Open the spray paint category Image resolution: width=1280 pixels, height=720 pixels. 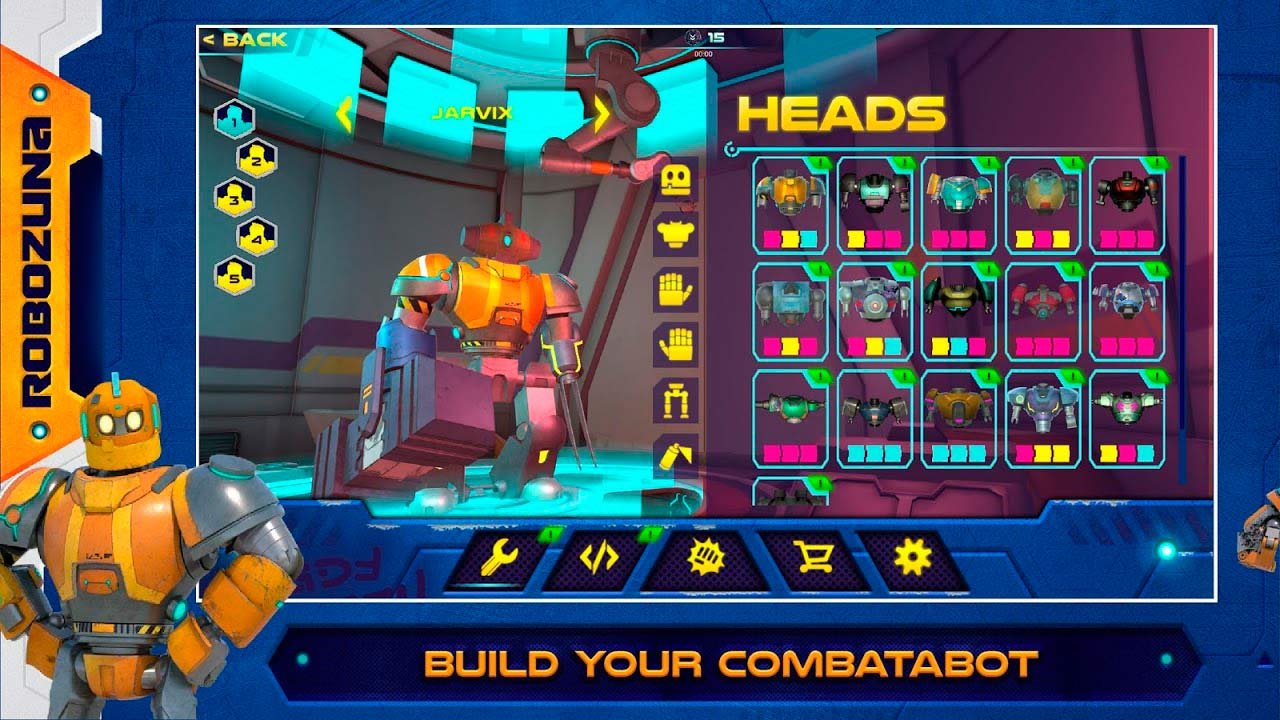click(x=677, y=455)
